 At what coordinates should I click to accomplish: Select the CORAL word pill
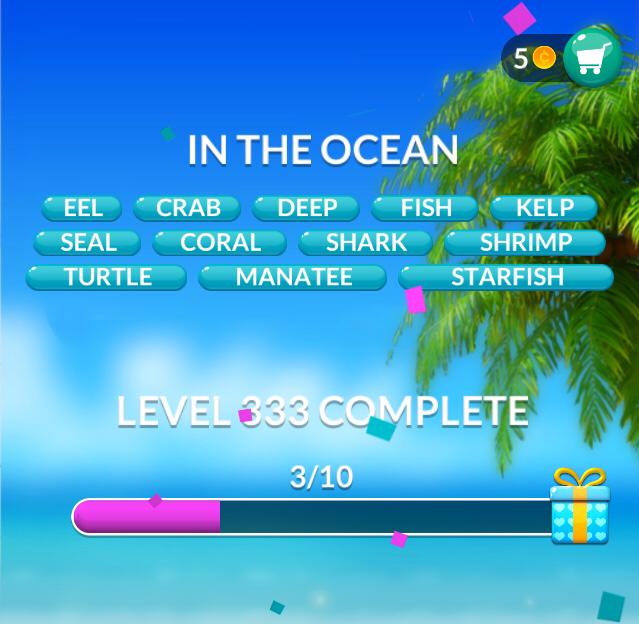click(x=220, y=242)
